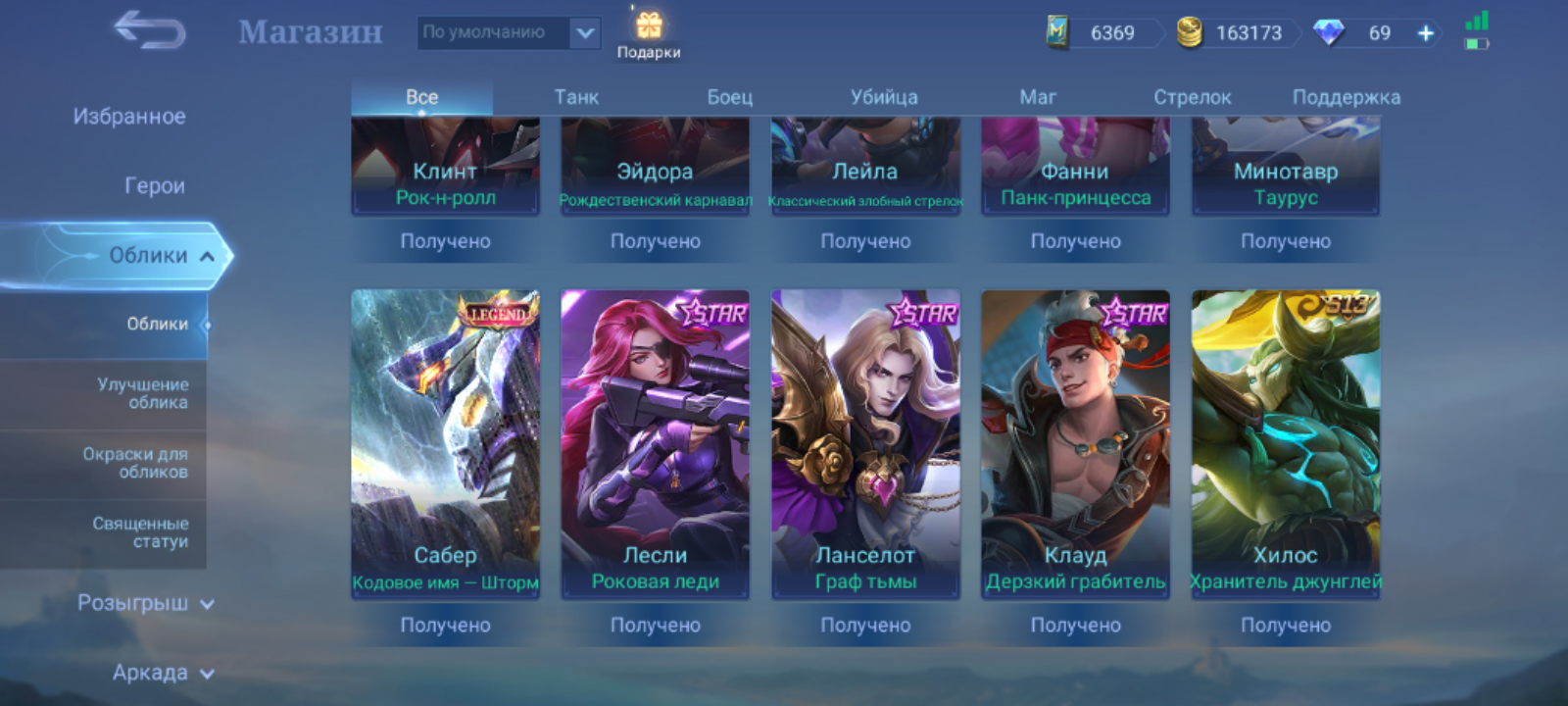Go back using the return arrow
The height and width of the screenshot is (706, 1568).
(x=150, y=30)
